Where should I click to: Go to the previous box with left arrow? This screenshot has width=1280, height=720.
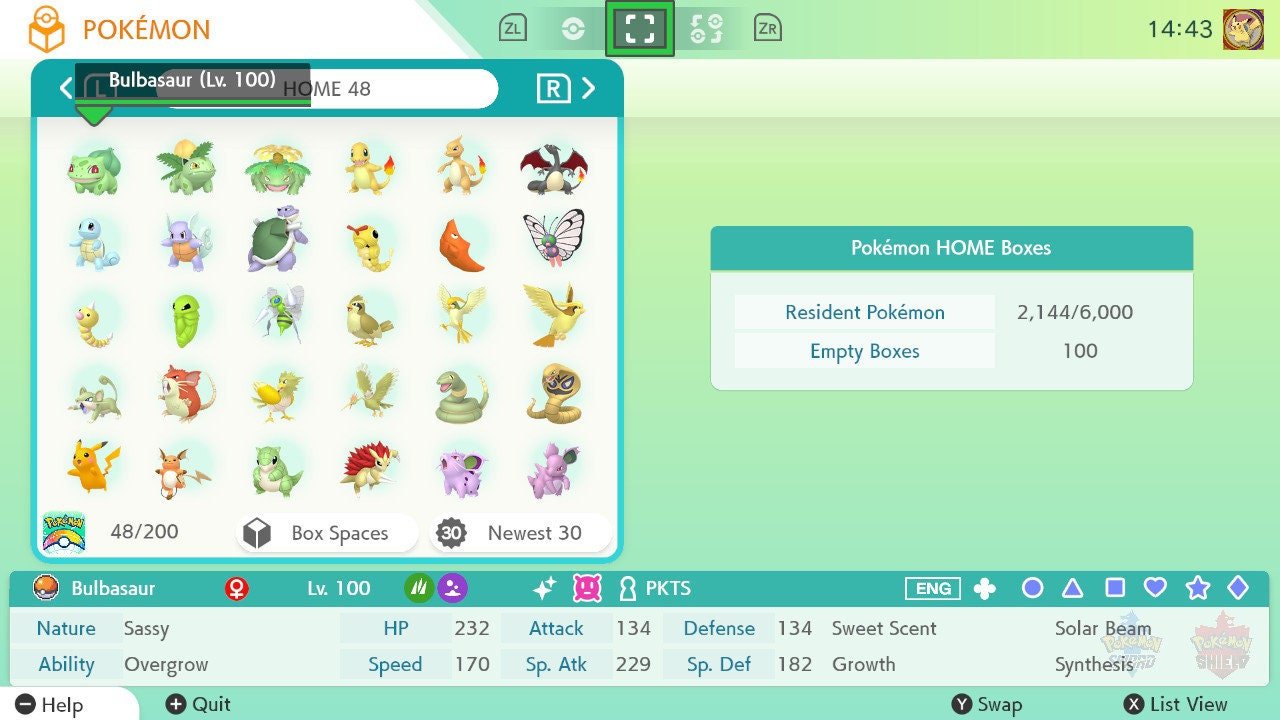click(x=65, y=88)
